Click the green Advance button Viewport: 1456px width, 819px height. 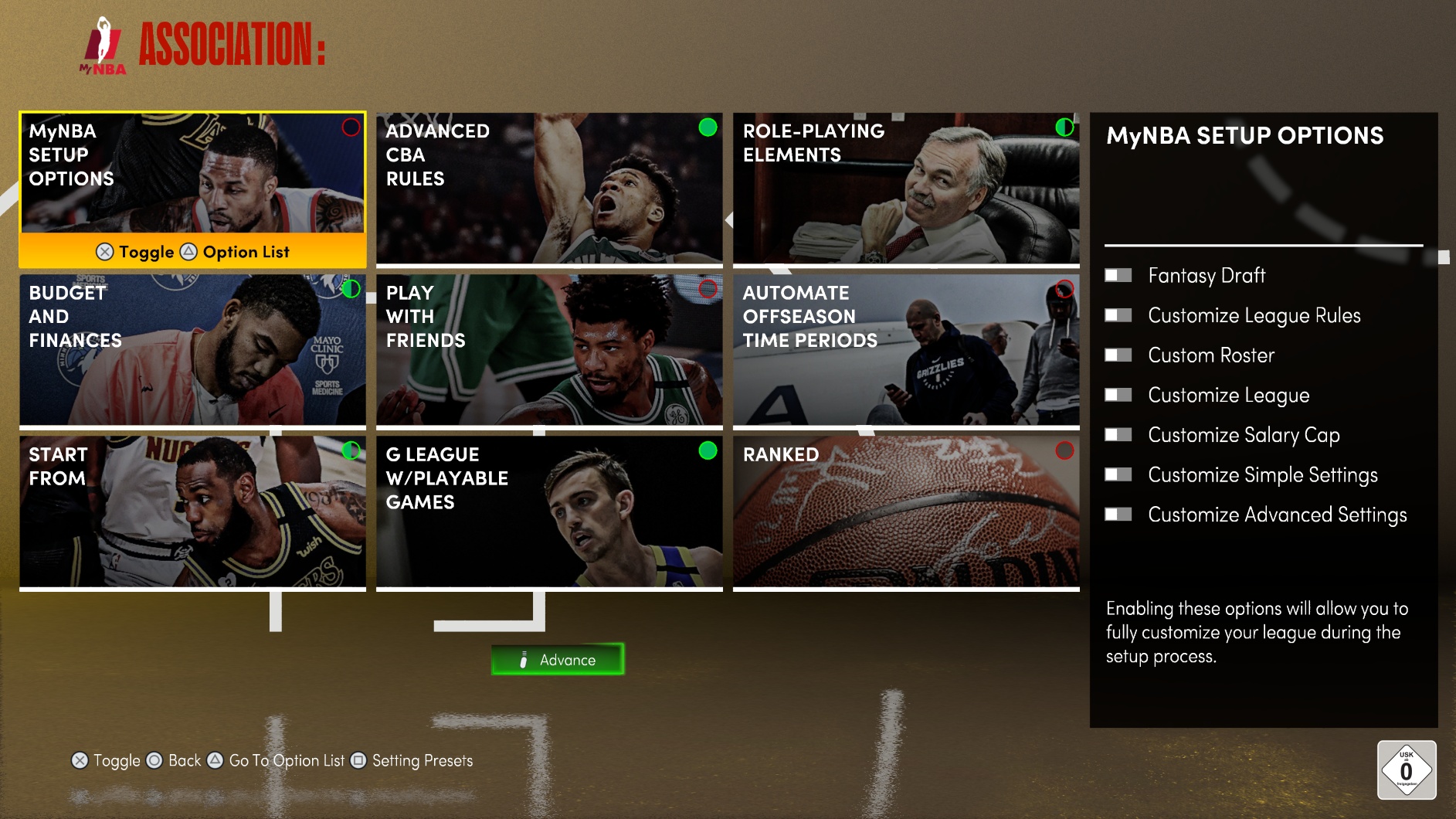coord(558,660)
